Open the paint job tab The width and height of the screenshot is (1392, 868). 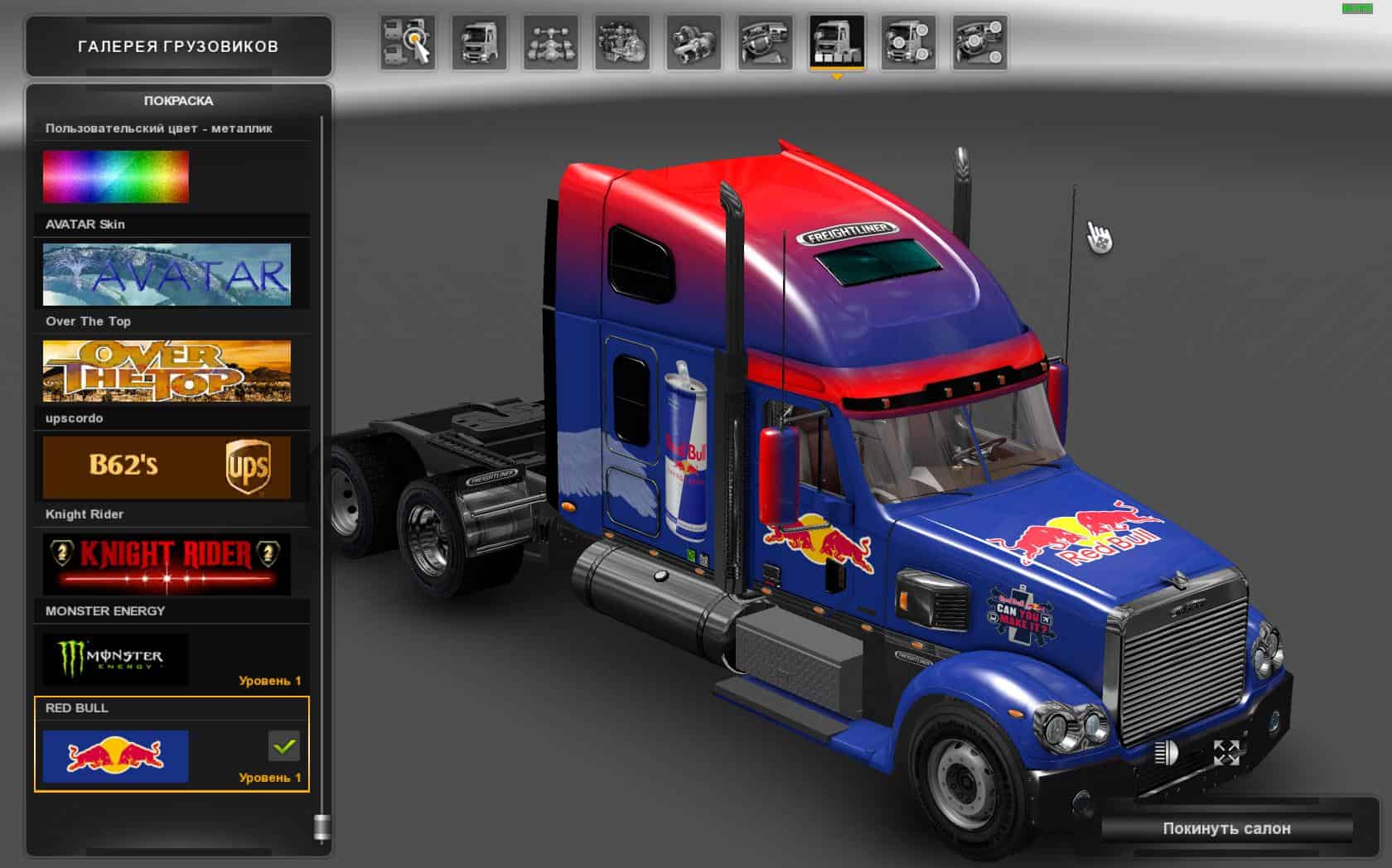click(837, 42)
